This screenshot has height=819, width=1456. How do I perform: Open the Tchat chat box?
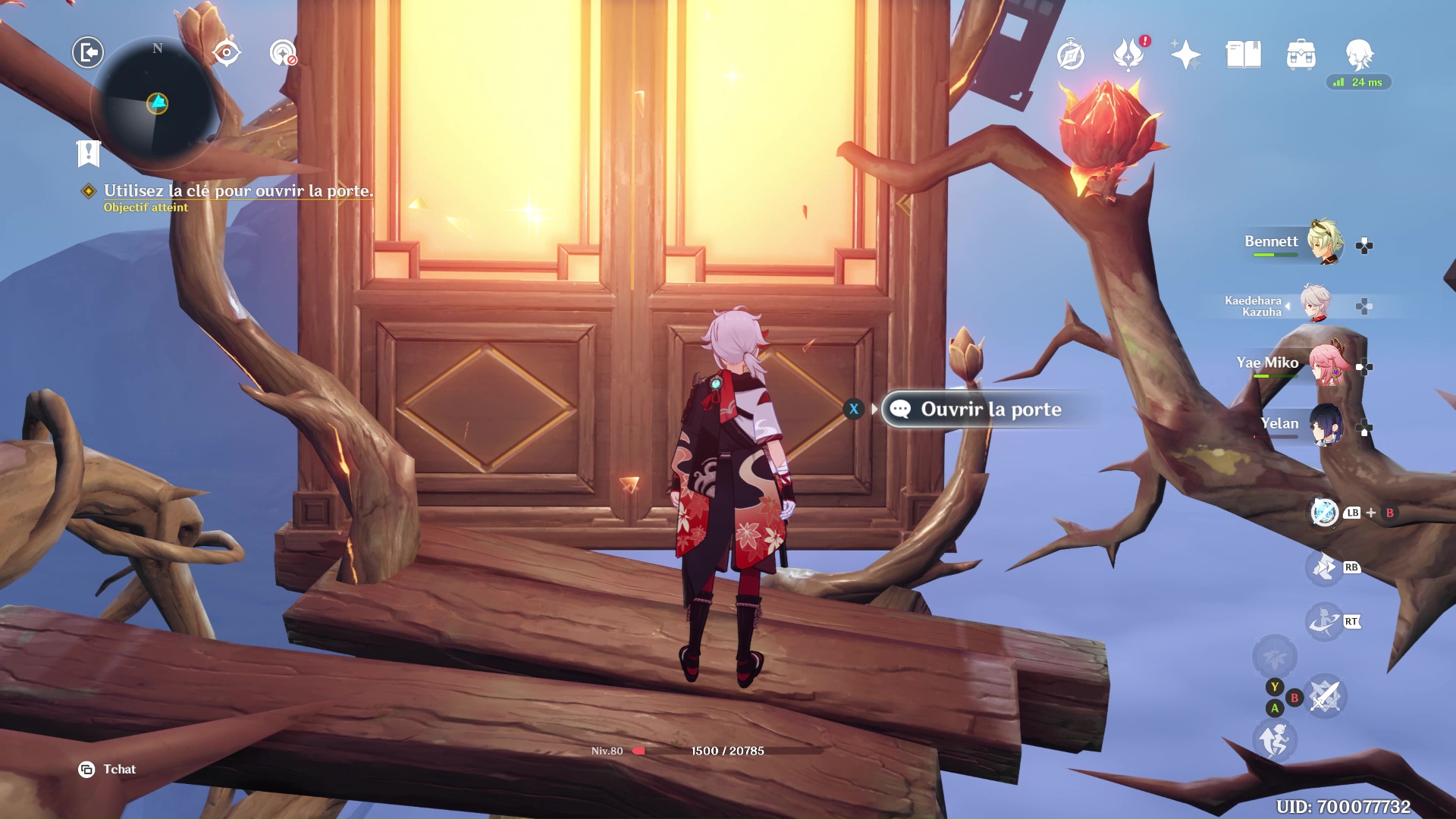[x=107, y=769]
